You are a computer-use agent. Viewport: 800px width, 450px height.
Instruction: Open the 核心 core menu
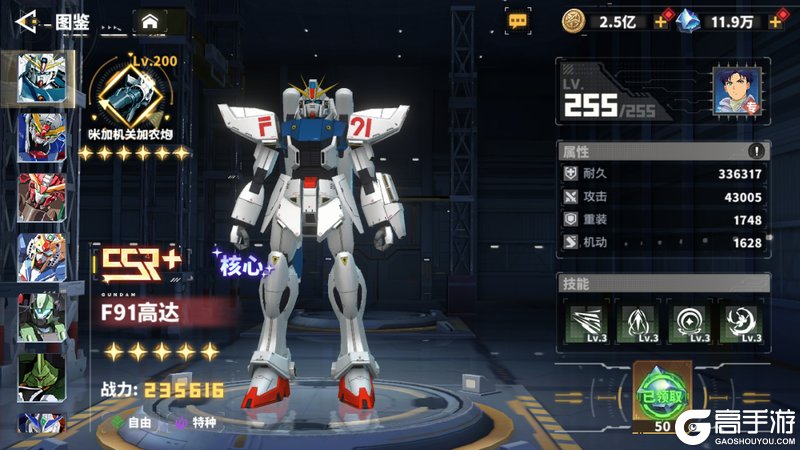pos(241,264)
